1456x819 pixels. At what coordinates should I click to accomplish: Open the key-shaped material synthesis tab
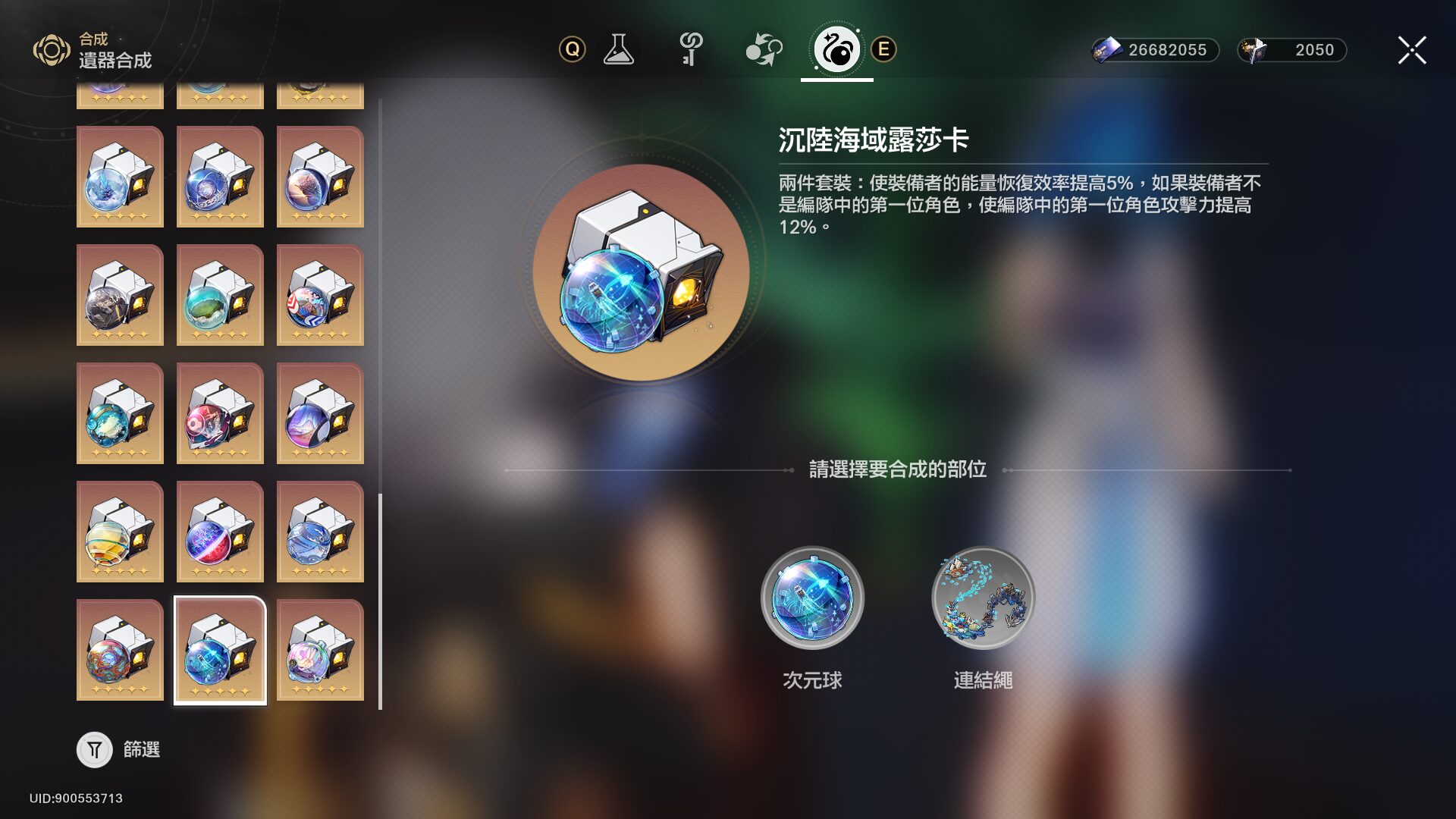pos(690,50)
